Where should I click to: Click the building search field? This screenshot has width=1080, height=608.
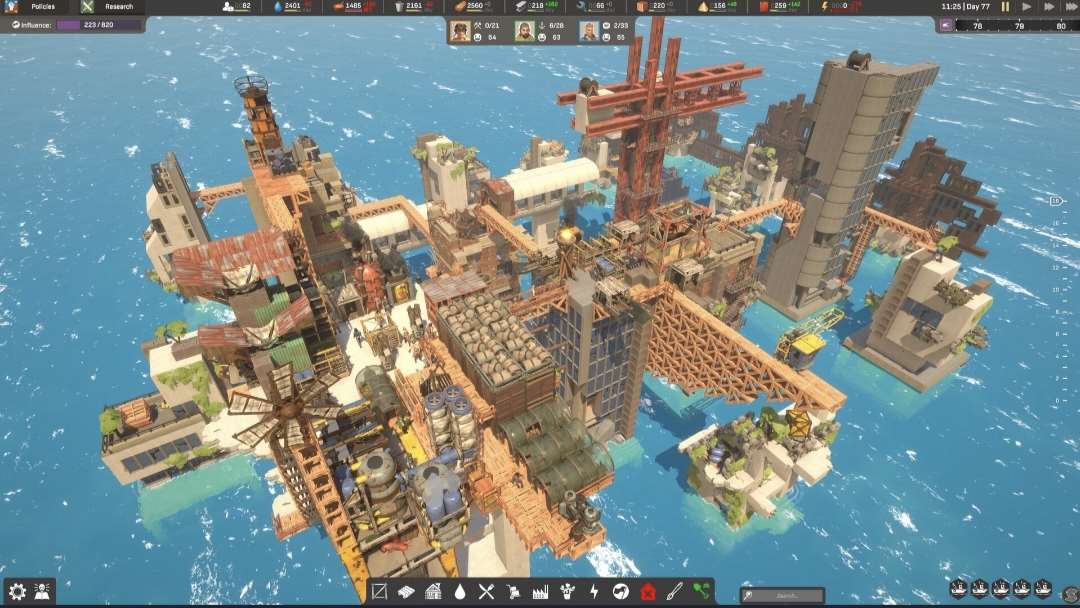tap(783, 596)
